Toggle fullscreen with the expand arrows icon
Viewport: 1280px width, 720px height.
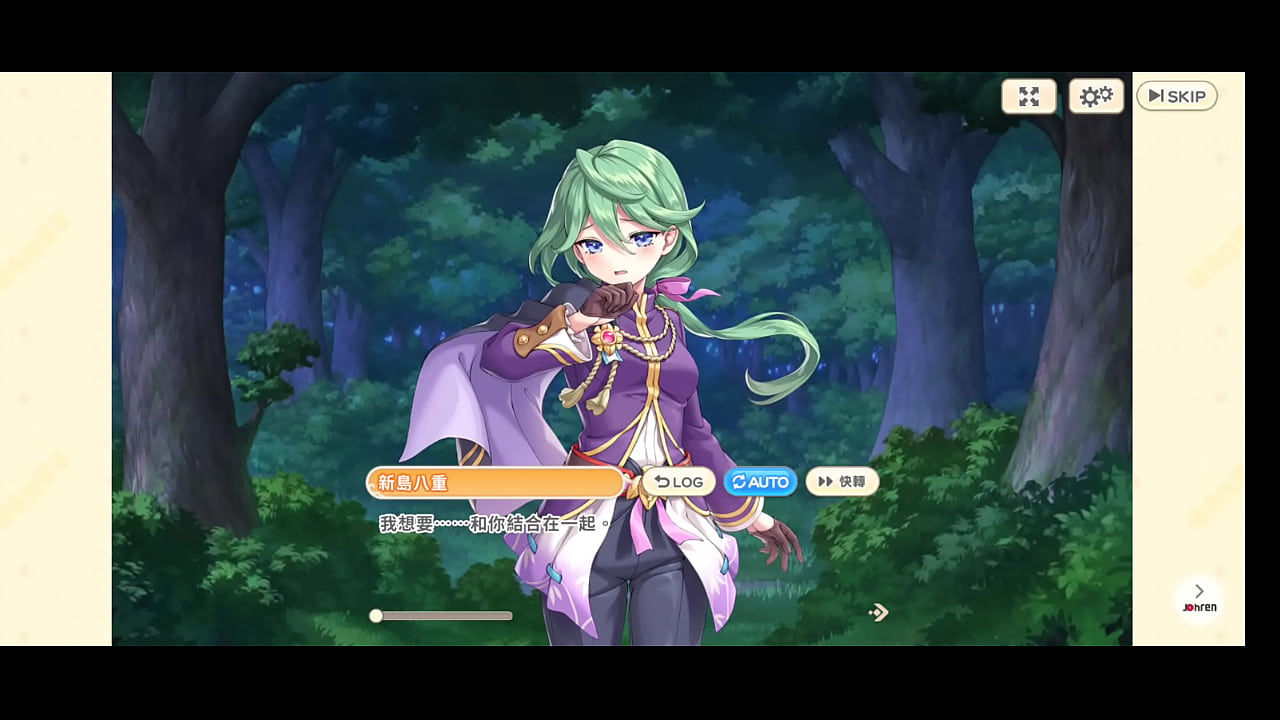point(1029,96)
